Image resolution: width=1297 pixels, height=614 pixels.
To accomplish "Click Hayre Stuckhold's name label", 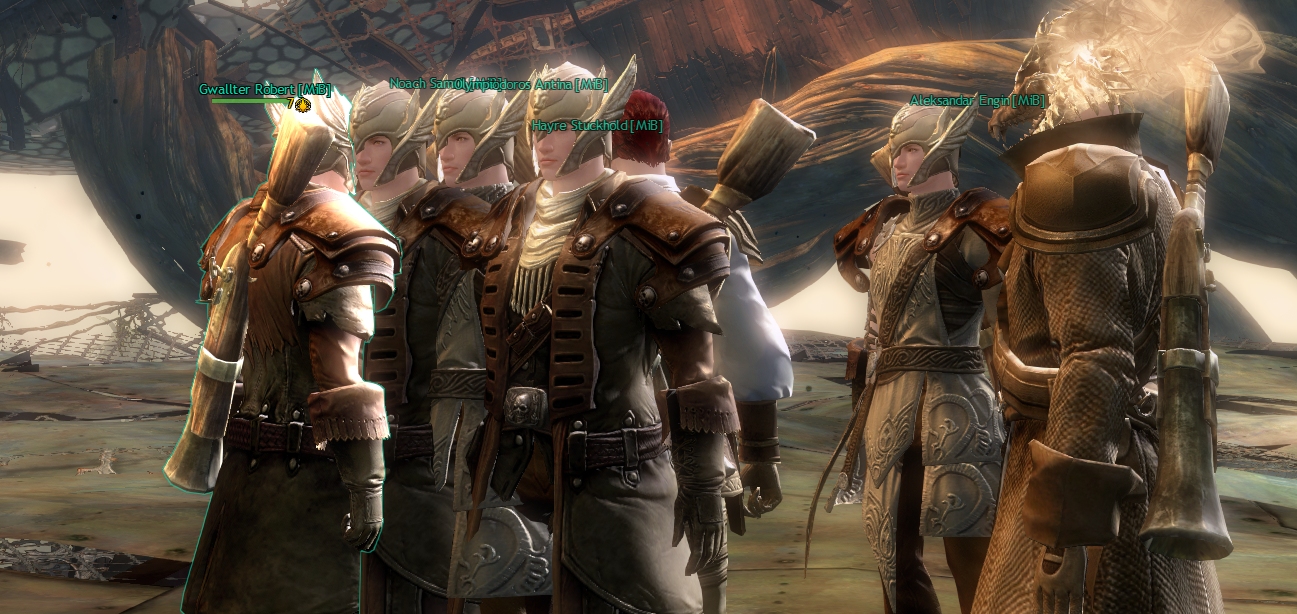I will click(x=597, y=125).
